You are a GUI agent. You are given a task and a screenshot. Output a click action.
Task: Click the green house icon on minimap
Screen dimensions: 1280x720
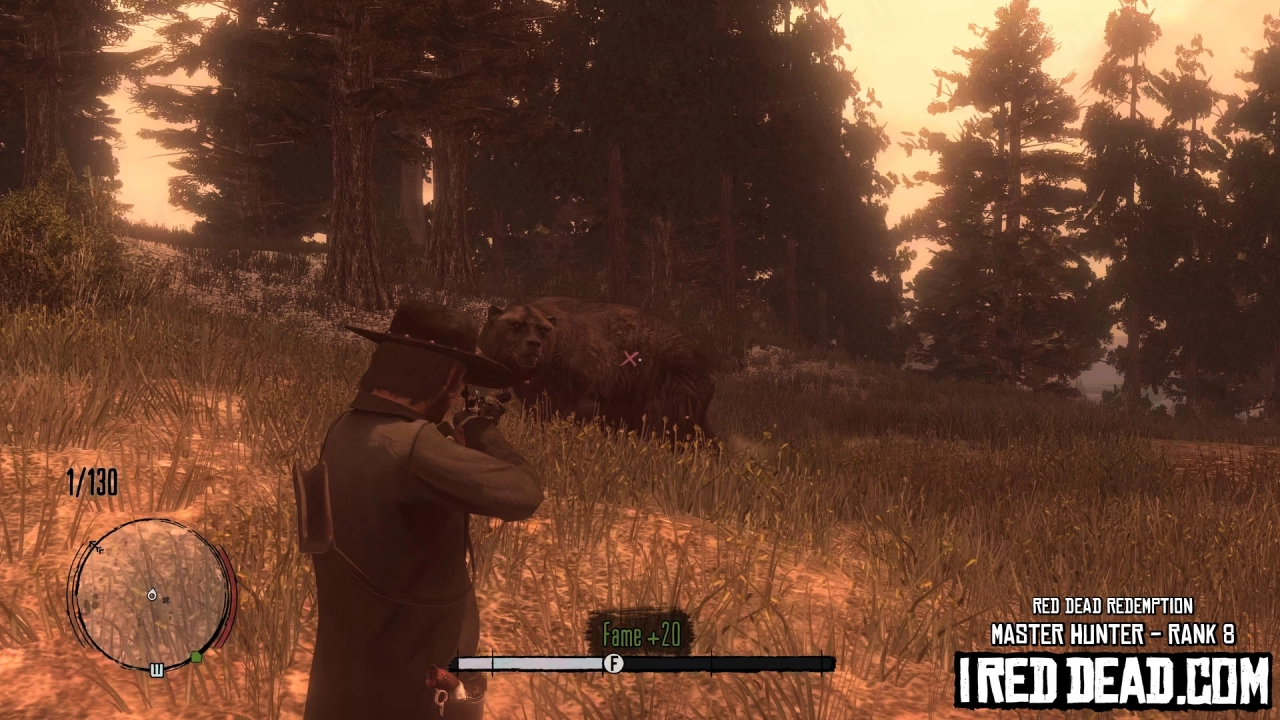(x=196, y=655)
